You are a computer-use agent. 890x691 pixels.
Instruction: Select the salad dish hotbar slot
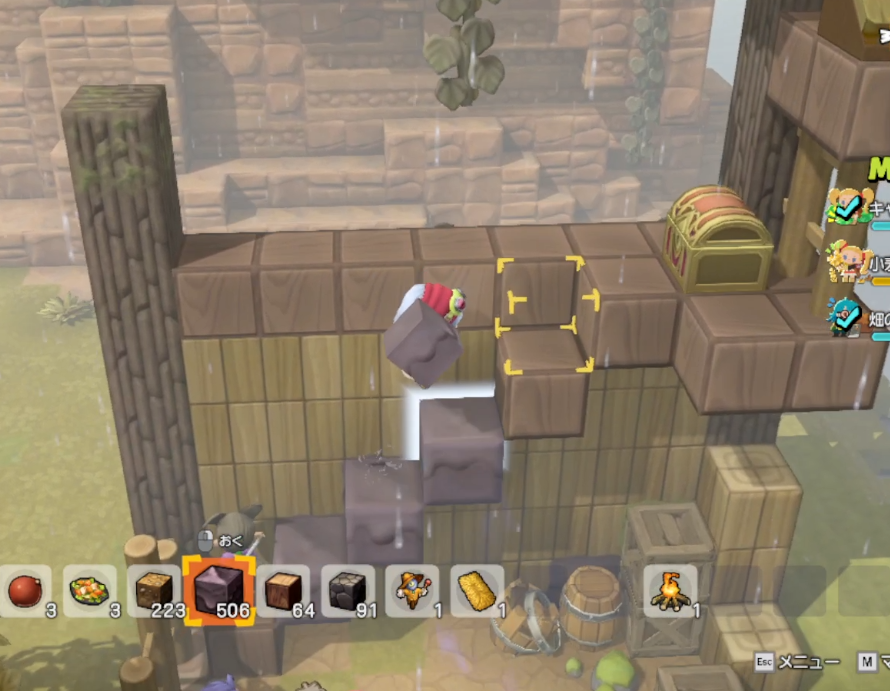point(89,590)
